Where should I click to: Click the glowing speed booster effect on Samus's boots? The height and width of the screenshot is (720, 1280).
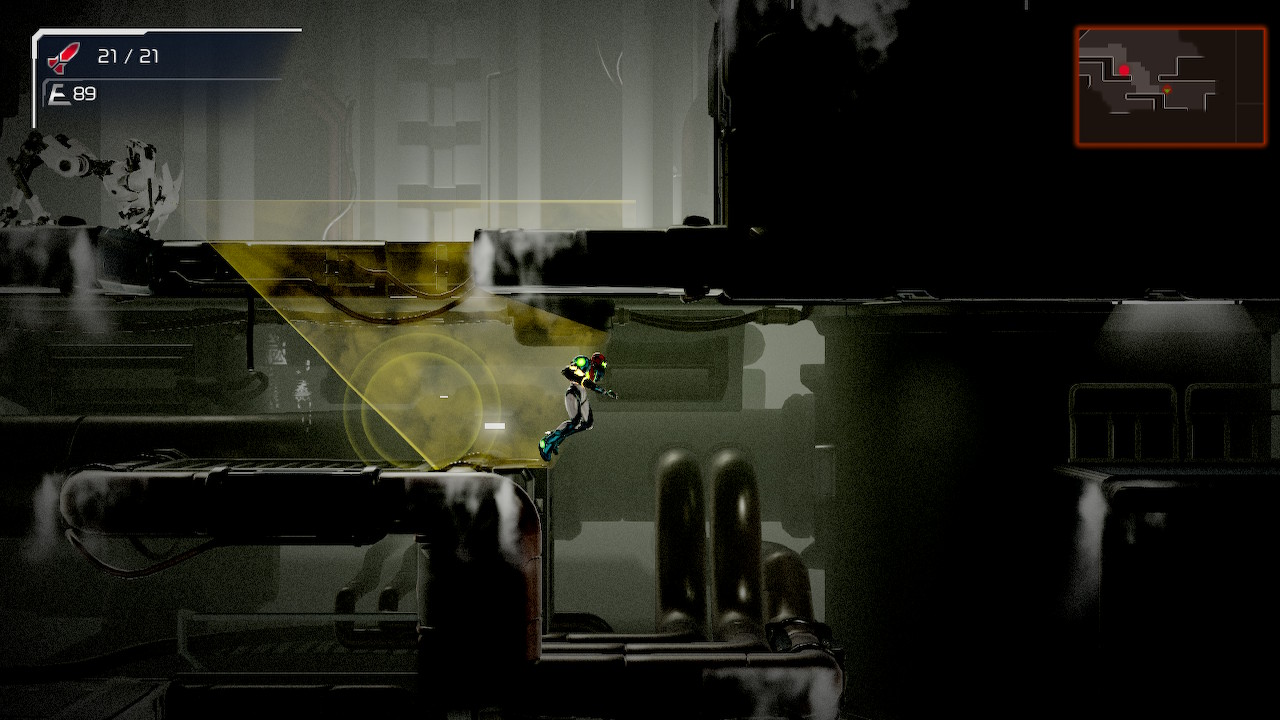click(544, 445)
